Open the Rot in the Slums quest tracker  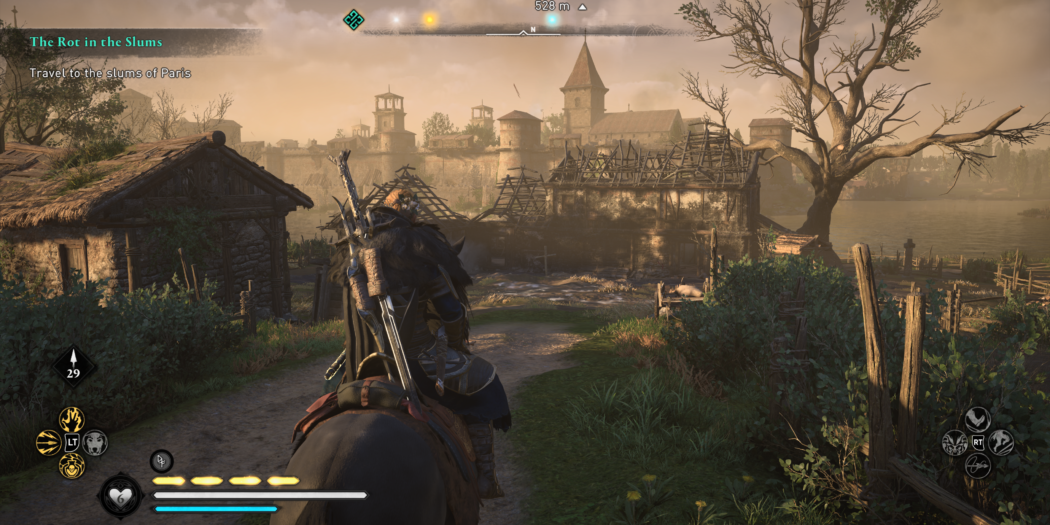click(96, 42)
